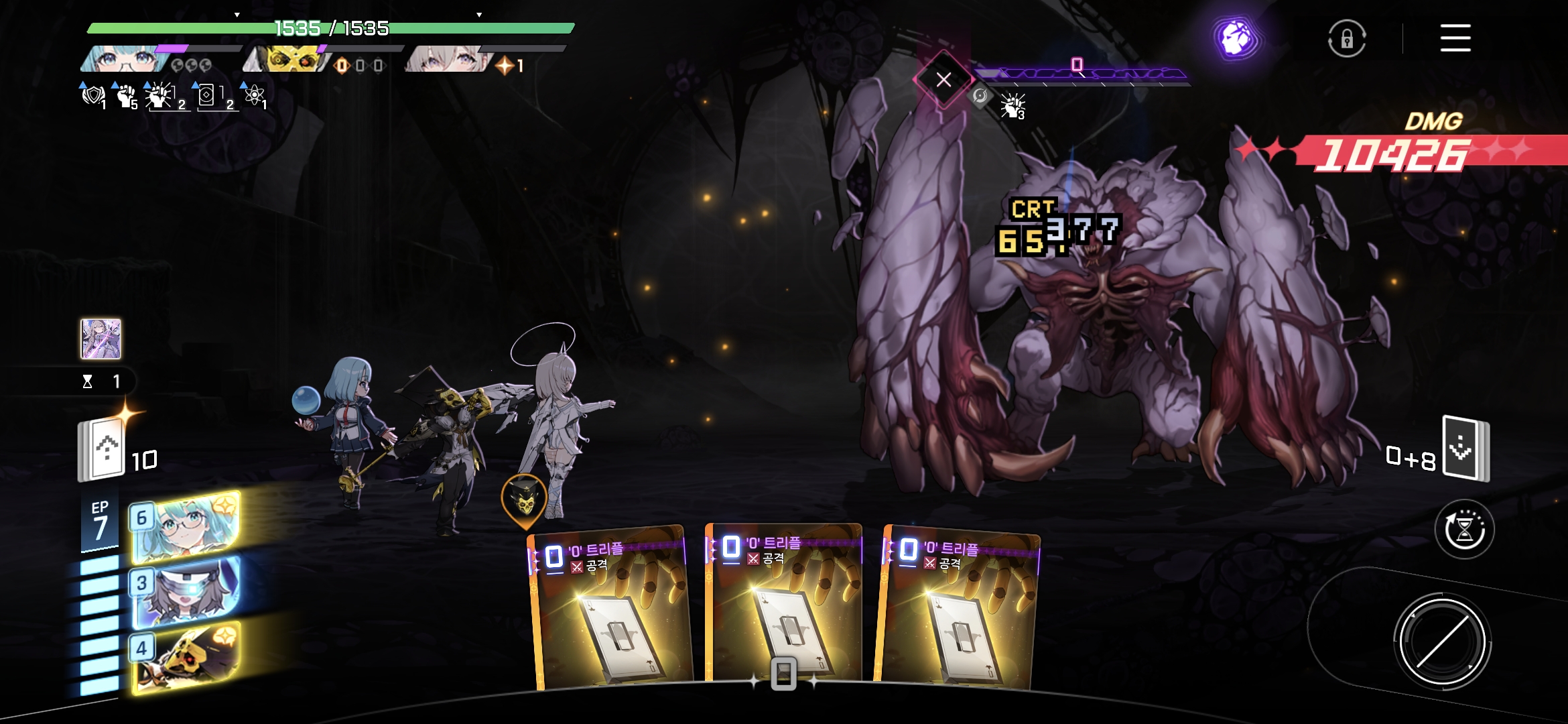1568x724 pixels.
Task: View the golden mask character portrait
Action: point(287,60)
